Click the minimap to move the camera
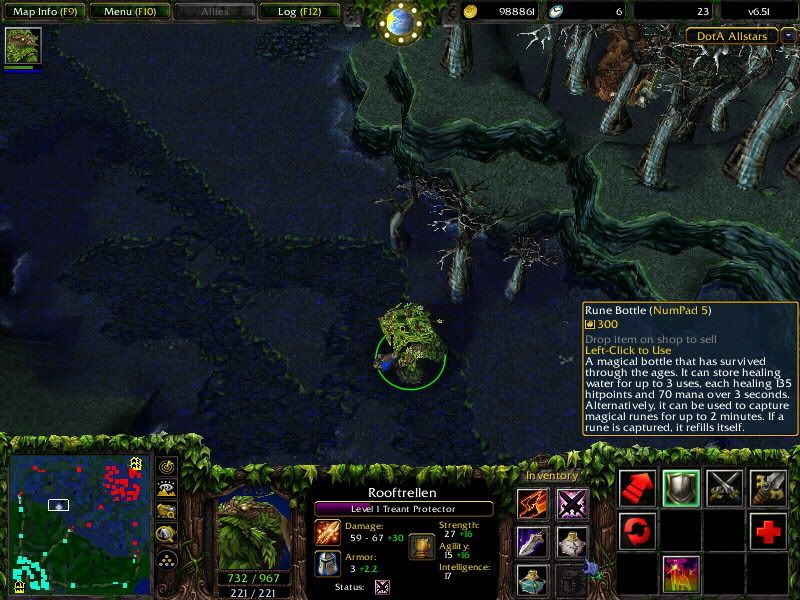 coord(80,524)
